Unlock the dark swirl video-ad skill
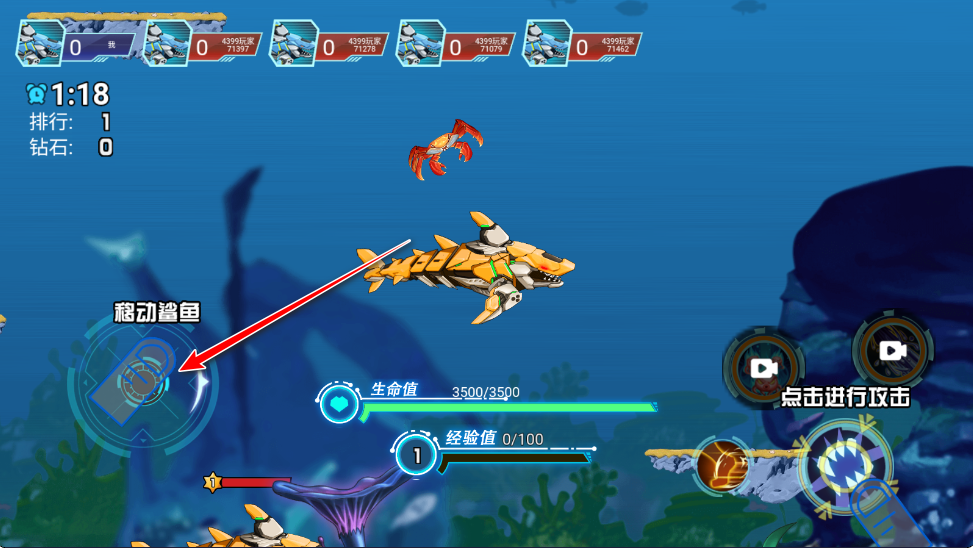This screenshot has width=973, height=548. (x=892, y=350)
